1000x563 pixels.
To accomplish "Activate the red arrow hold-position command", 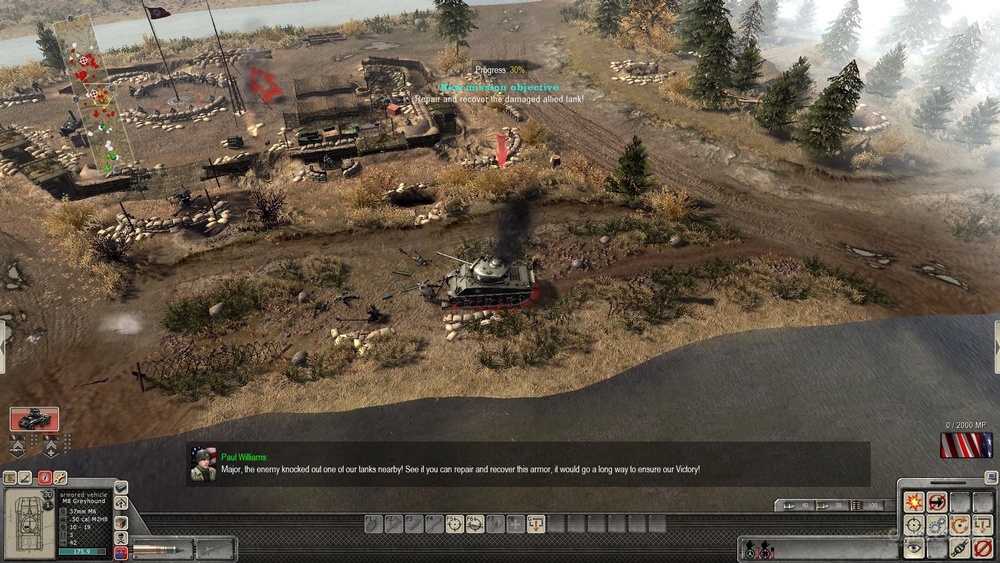I will click(x=937, y=503).
